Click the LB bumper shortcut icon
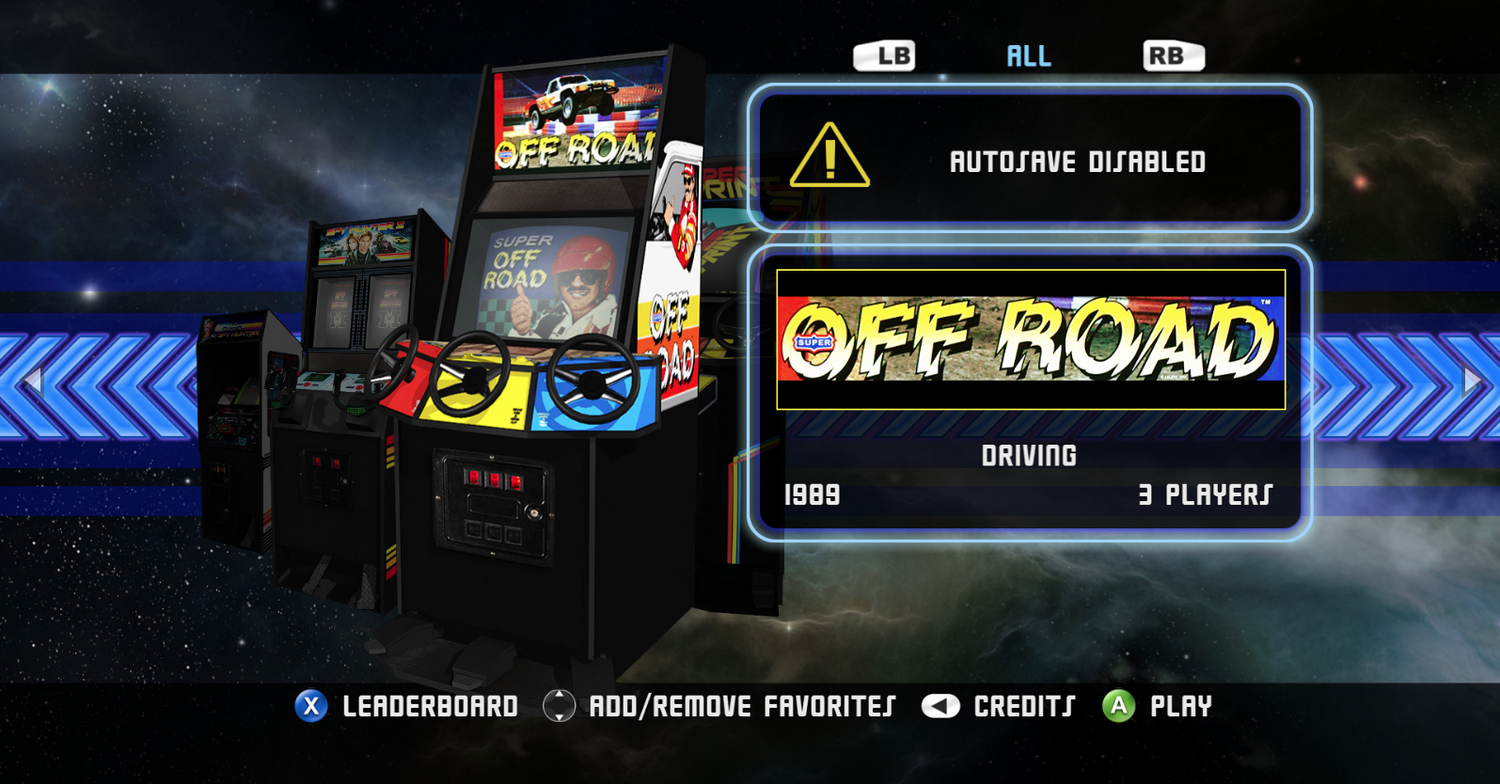This screenshot has width=1500, height=784. pos(886,55)
